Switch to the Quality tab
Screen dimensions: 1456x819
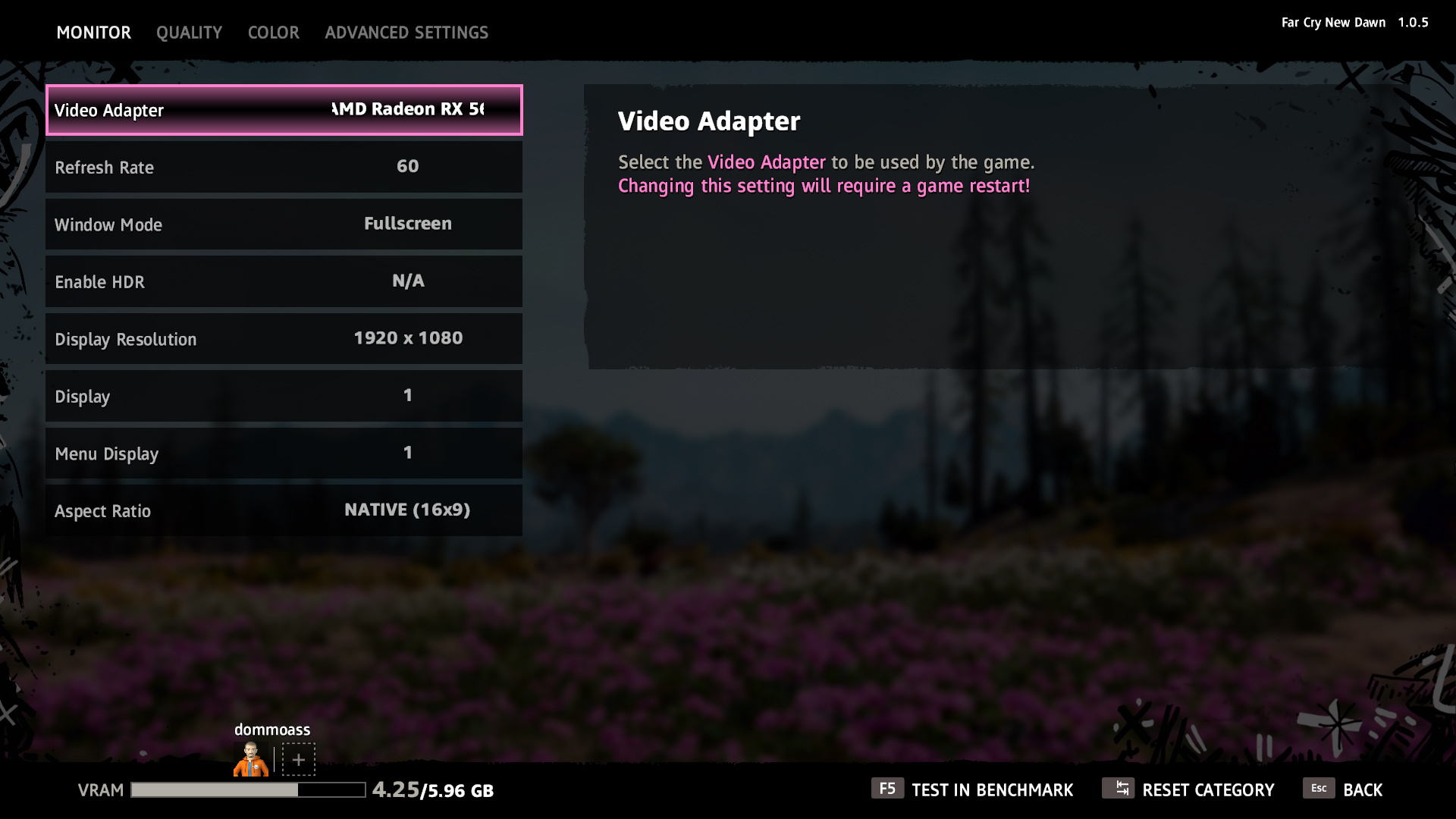pyautogui.click(x=189, y=33)
